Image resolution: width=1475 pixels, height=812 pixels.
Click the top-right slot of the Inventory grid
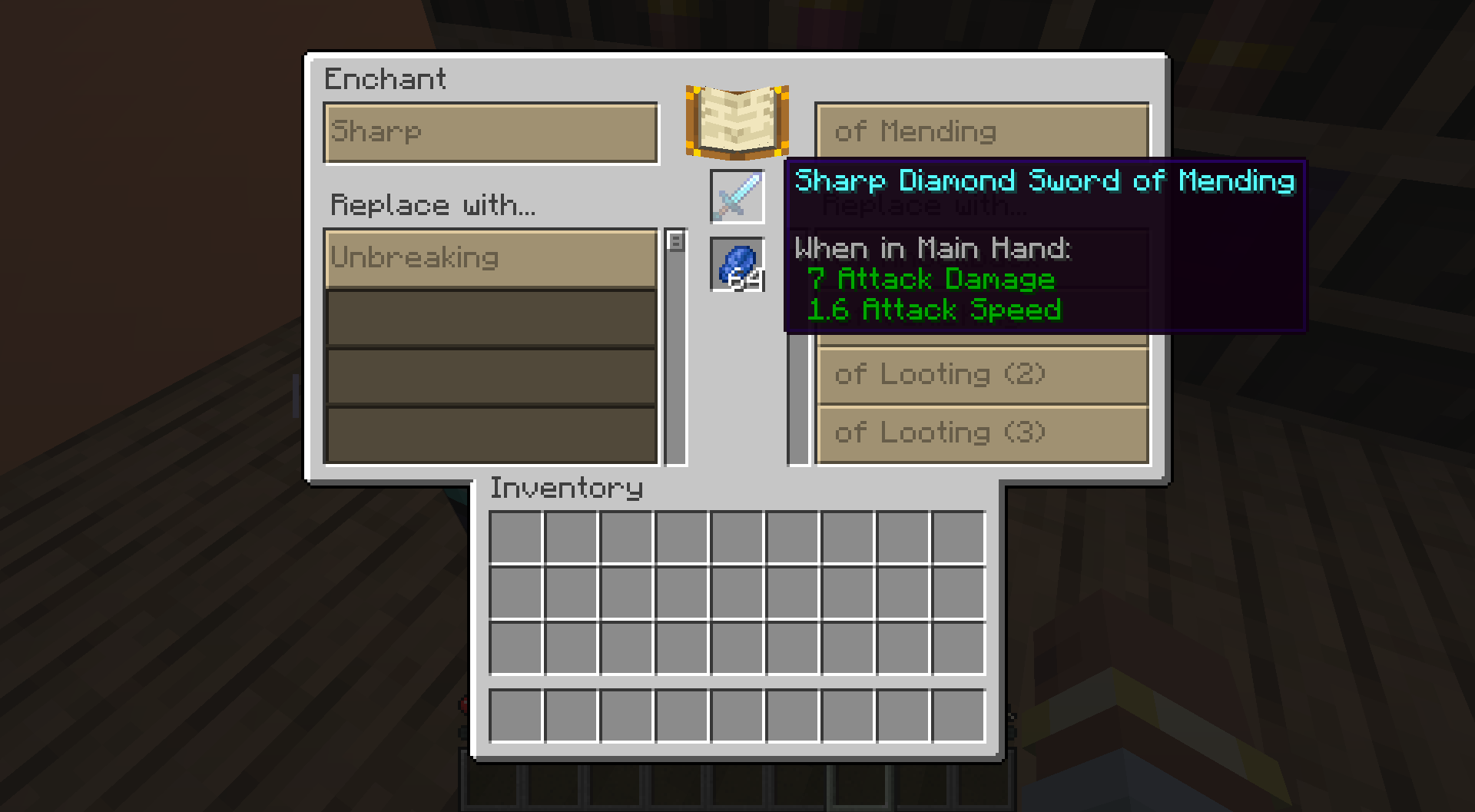(958, 536)
